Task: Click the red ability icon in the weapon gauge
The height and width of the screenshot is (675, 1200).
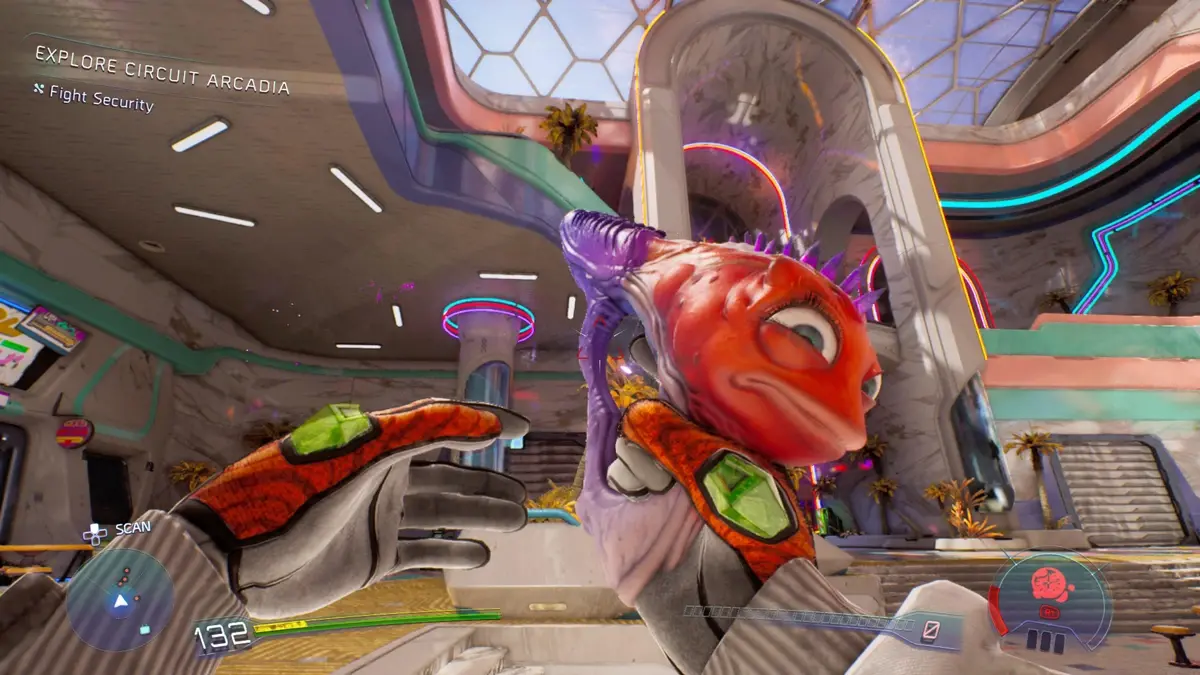Action: (x=1047, y=582)
